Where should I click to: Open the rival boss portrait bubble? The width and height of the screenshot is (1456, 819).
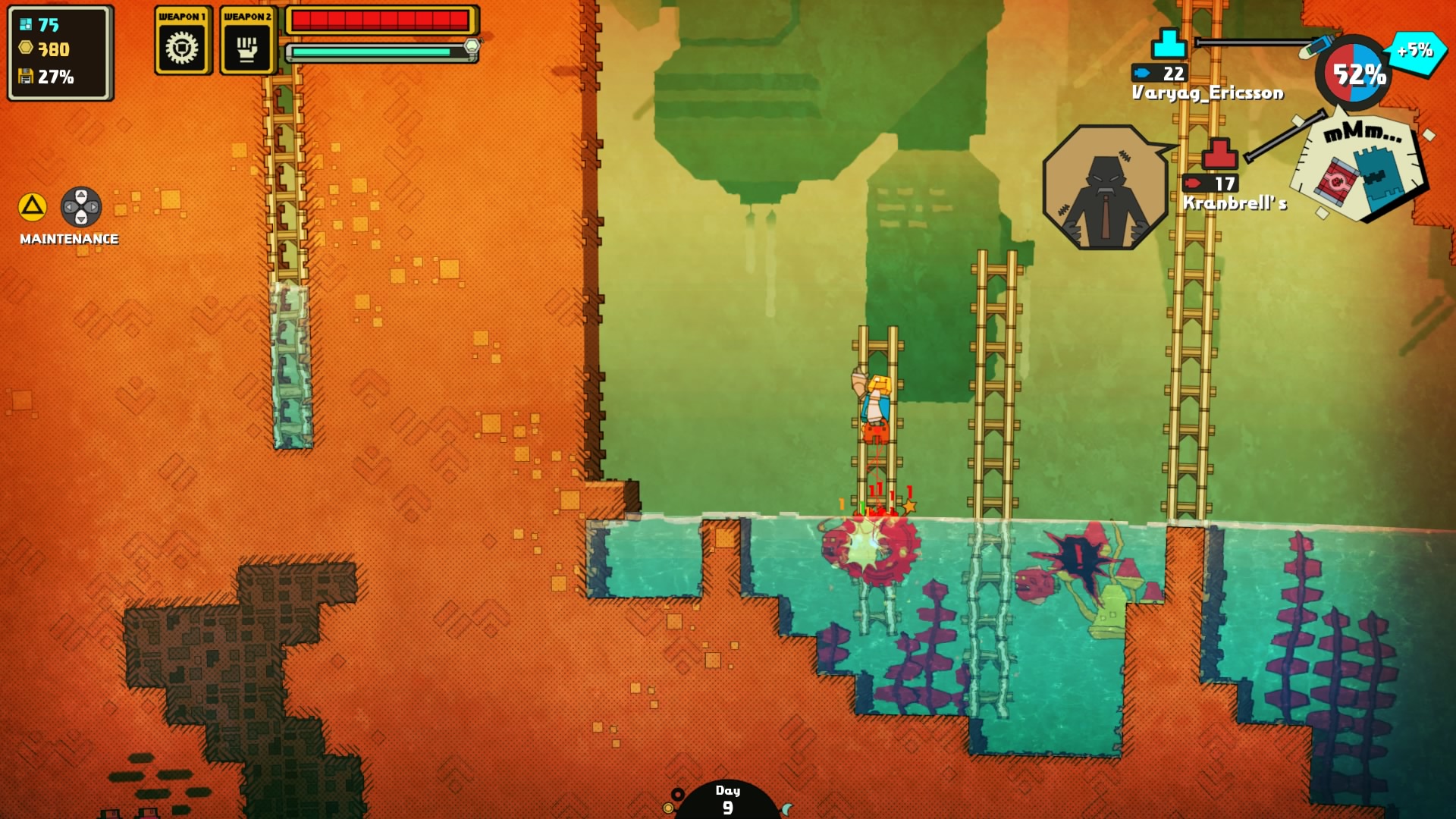pos(1106,187)
